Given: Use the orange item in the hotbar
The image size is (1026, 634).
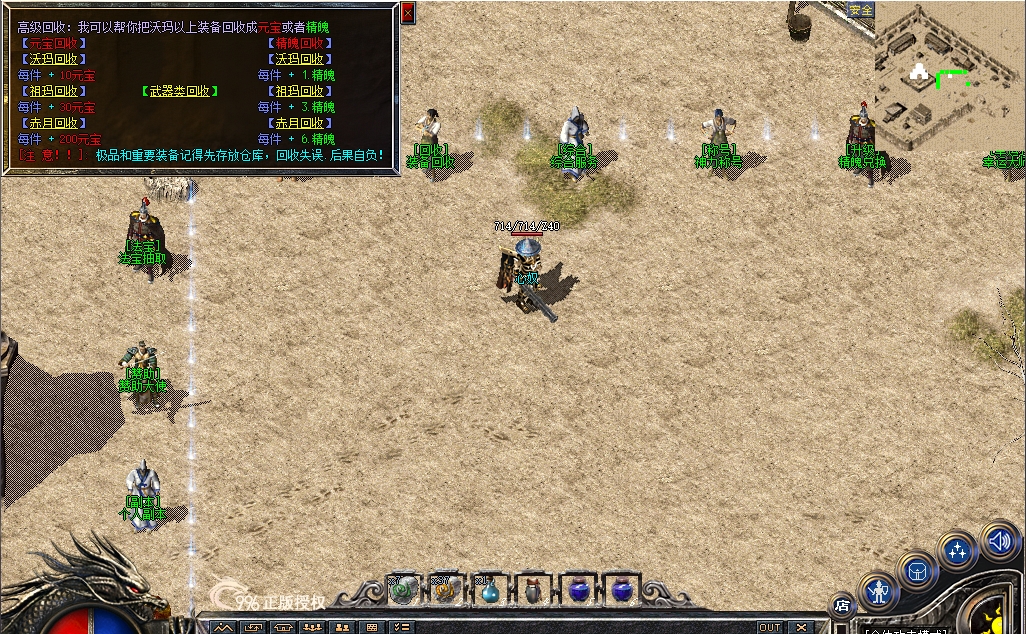Looking at the screenshot, I should (x=445, y=591).
